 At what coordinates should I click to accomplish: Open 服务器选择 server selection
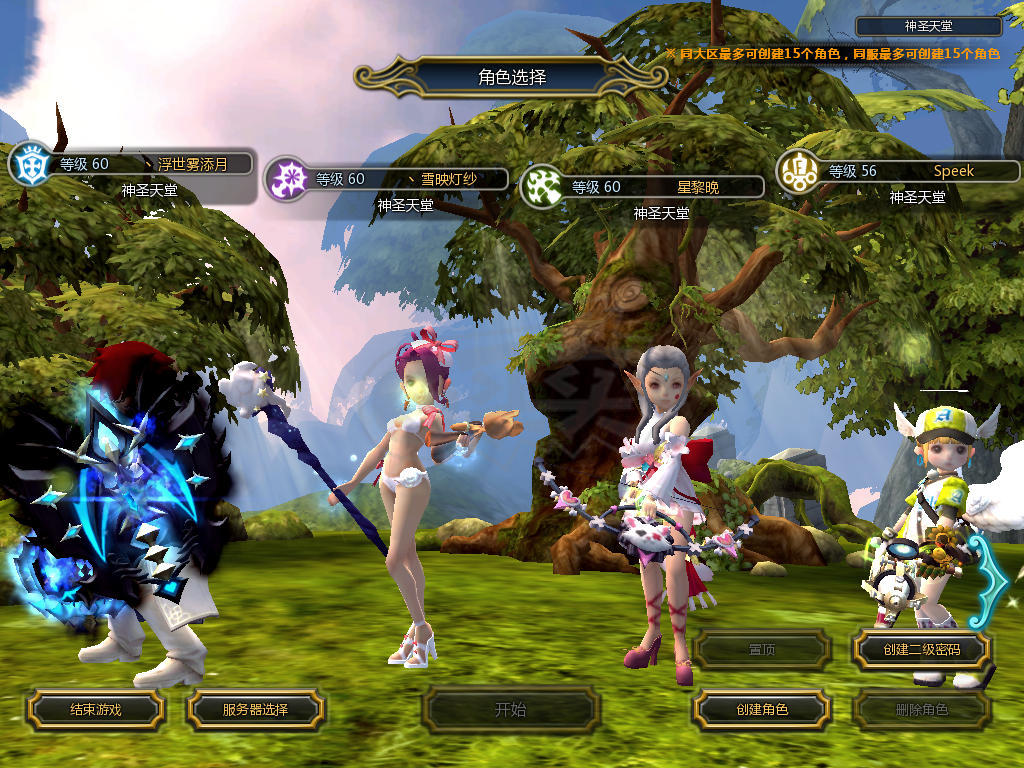coord(255,710)
